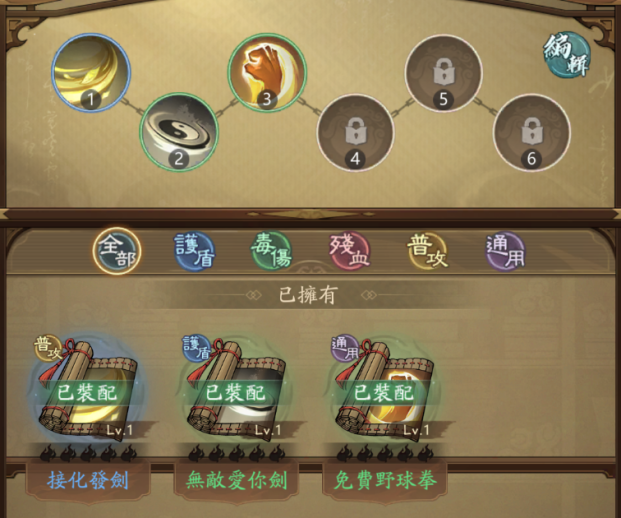Viewport: 621px width, 518px height.
Task: Choose the fist skill in slot 3
Action: 267,71
